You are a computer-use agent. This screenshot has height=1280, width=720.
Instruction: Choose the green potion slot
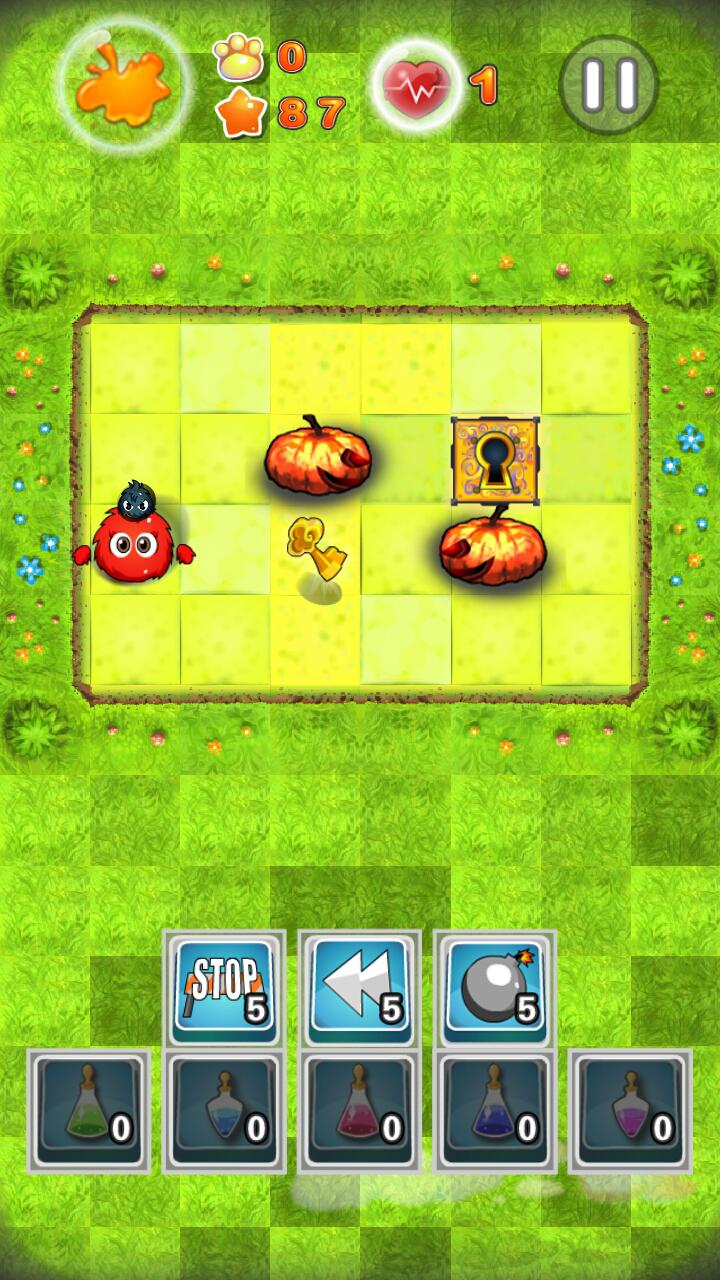(89, 1110)
